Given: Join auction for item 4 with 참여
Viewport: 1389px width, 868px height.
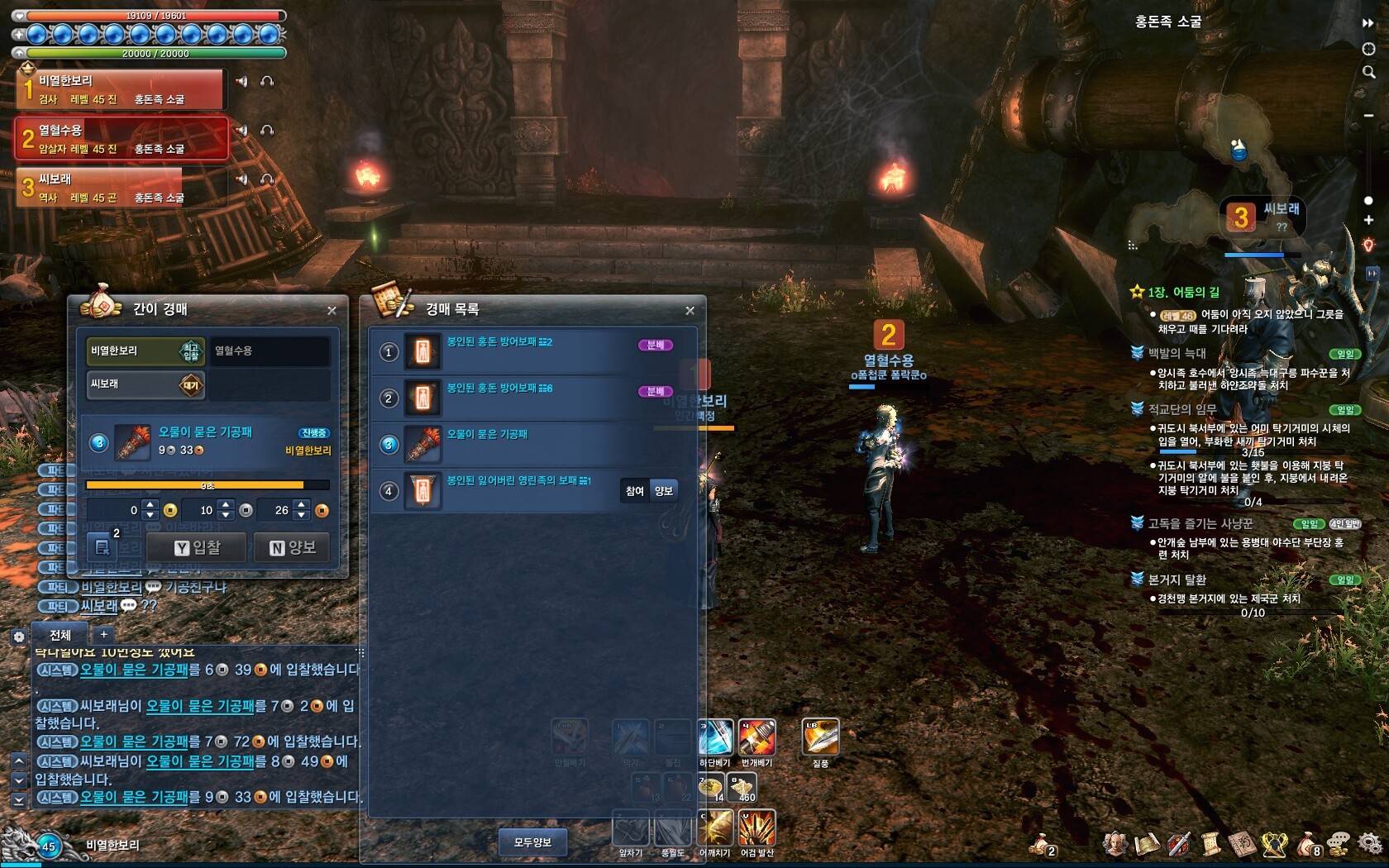Looking at the screenshot, I should 635,491.
